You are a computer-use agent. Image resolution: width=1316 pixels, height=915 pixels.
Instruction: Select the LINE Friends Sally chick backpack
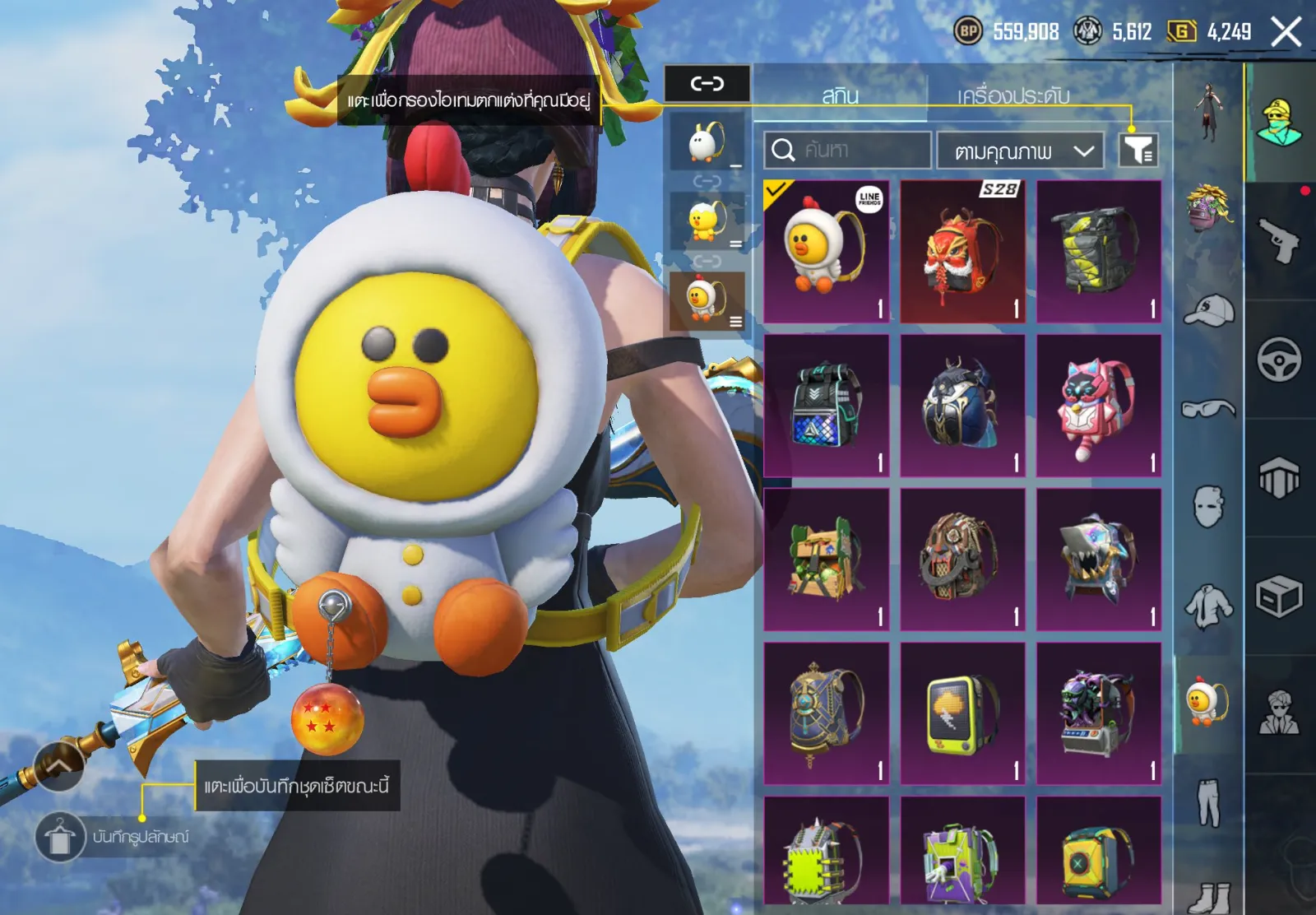tap(827, 251)
